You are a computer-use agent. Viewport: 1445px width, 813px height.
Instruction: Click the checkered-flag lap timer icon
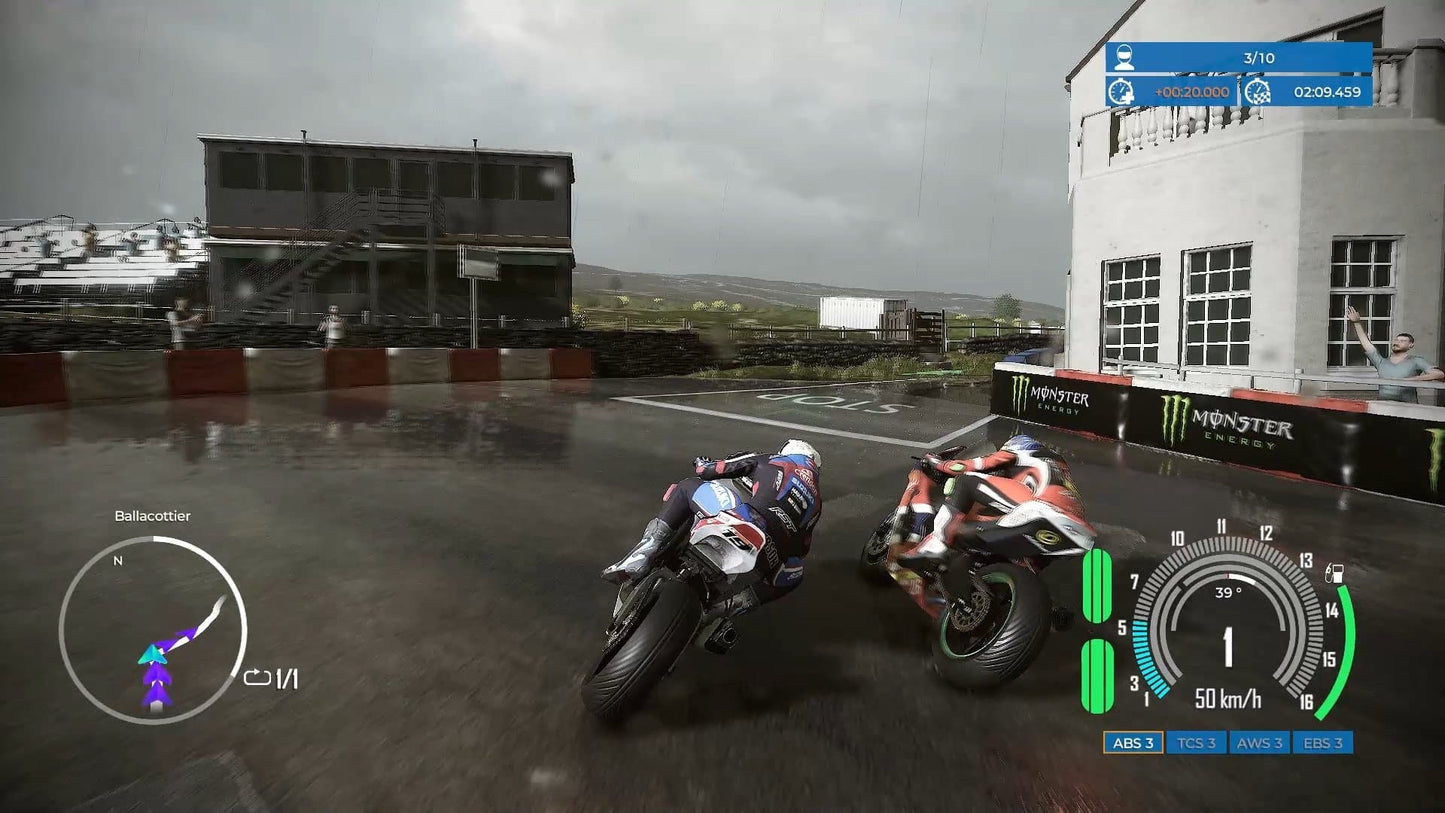pos(1257,91)
